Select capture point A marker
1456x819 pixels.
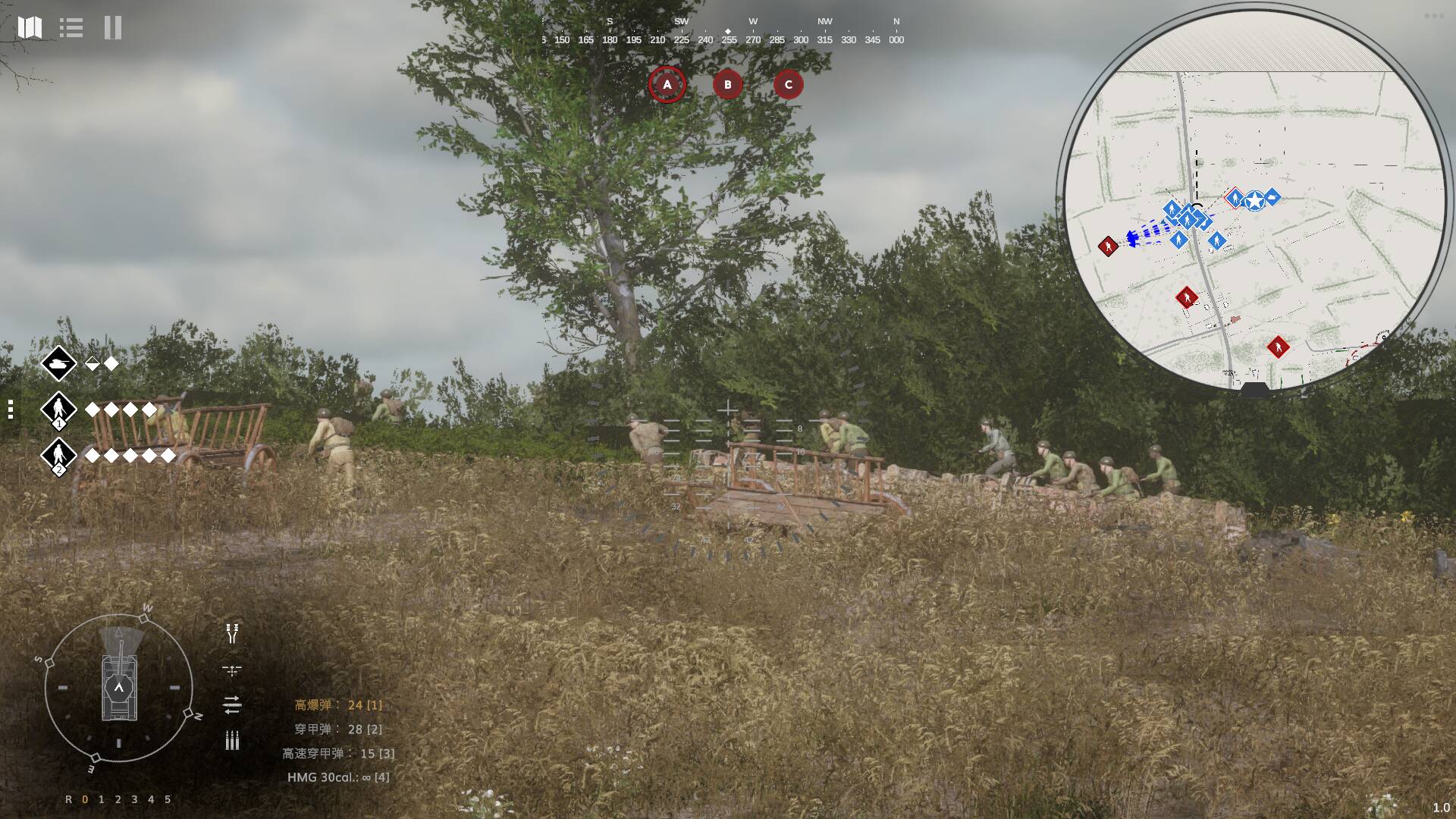(x=667, y=84)
